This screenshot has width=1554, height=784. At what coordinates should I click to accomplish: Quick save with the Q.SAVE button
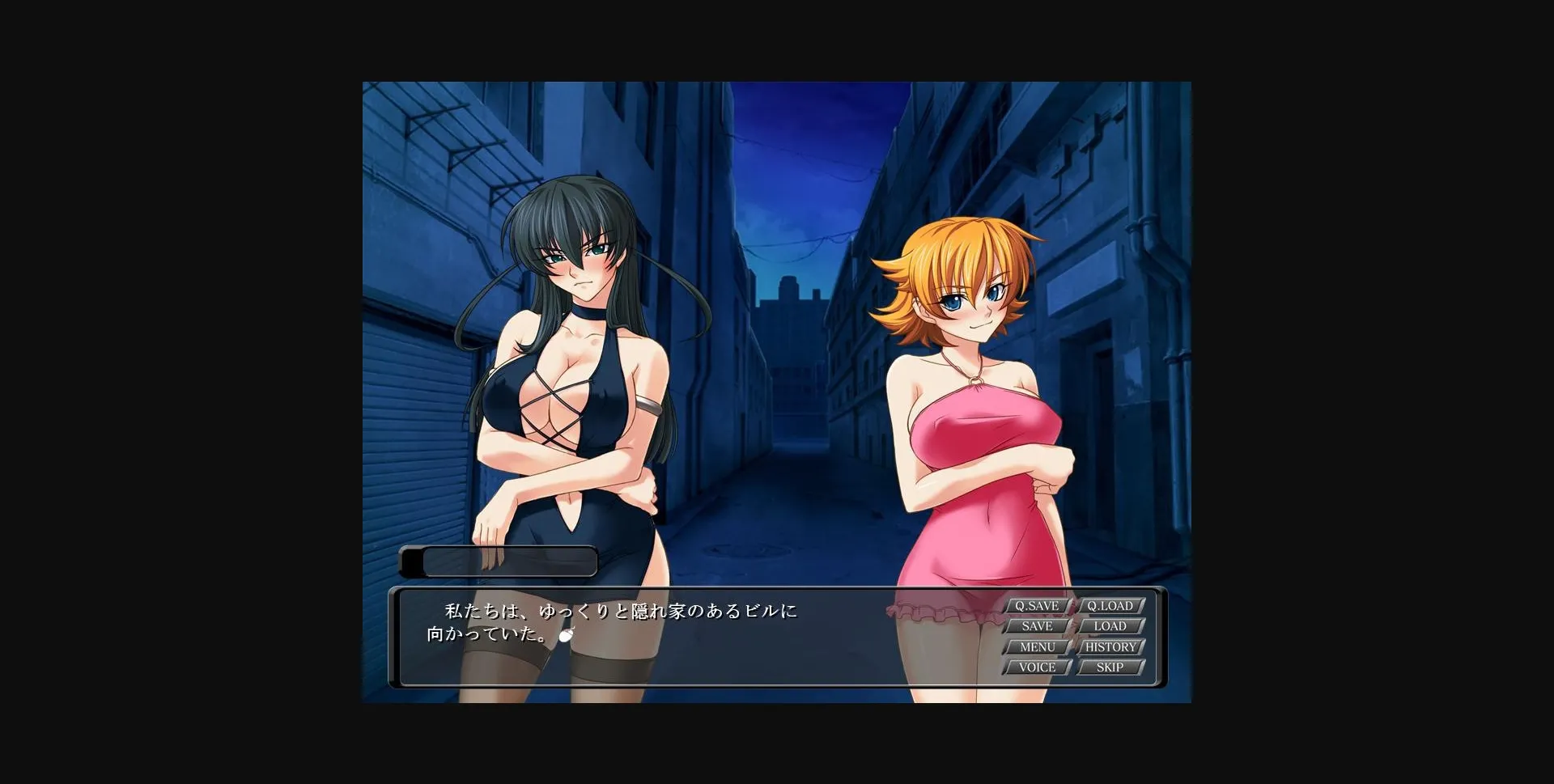click(1037, 604)
